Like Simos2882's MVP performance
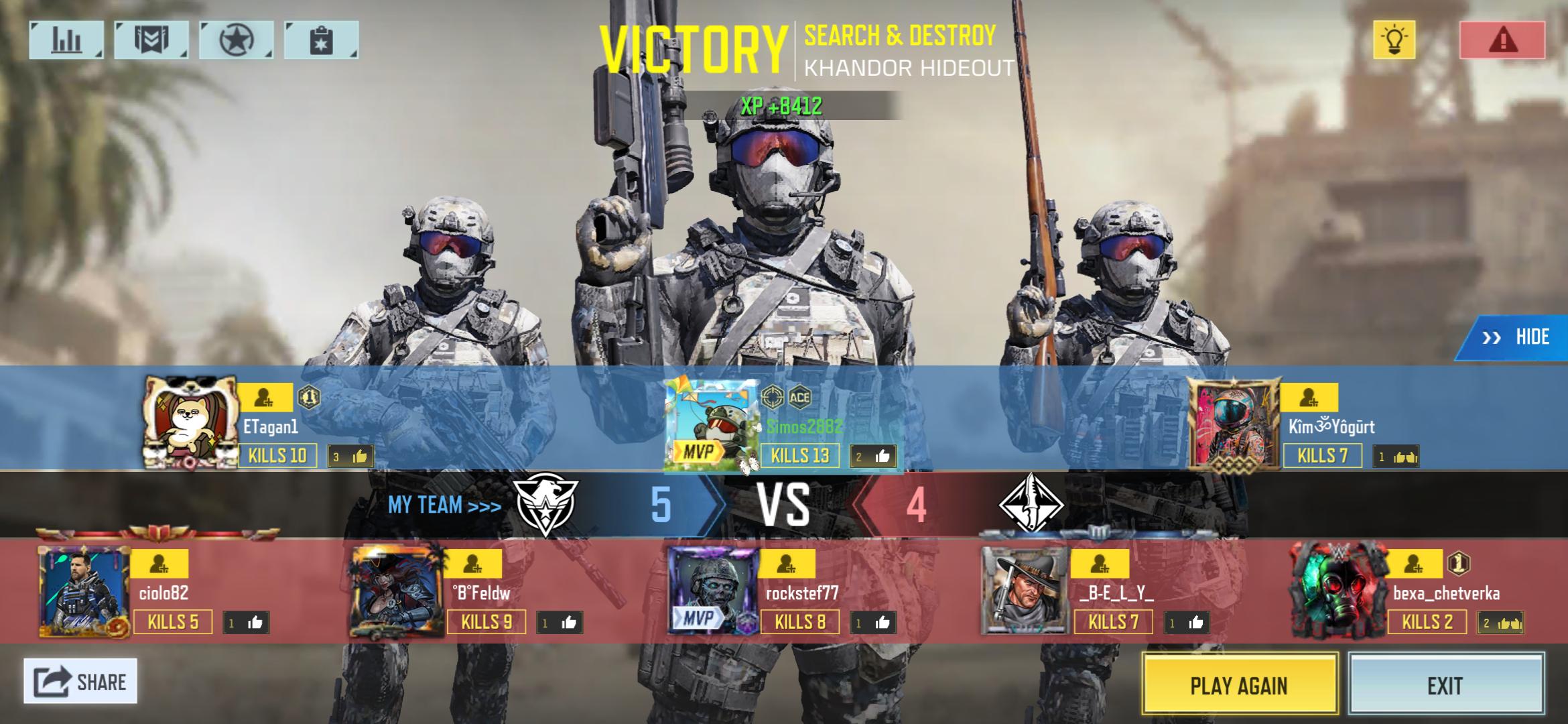 coord(873,457)
